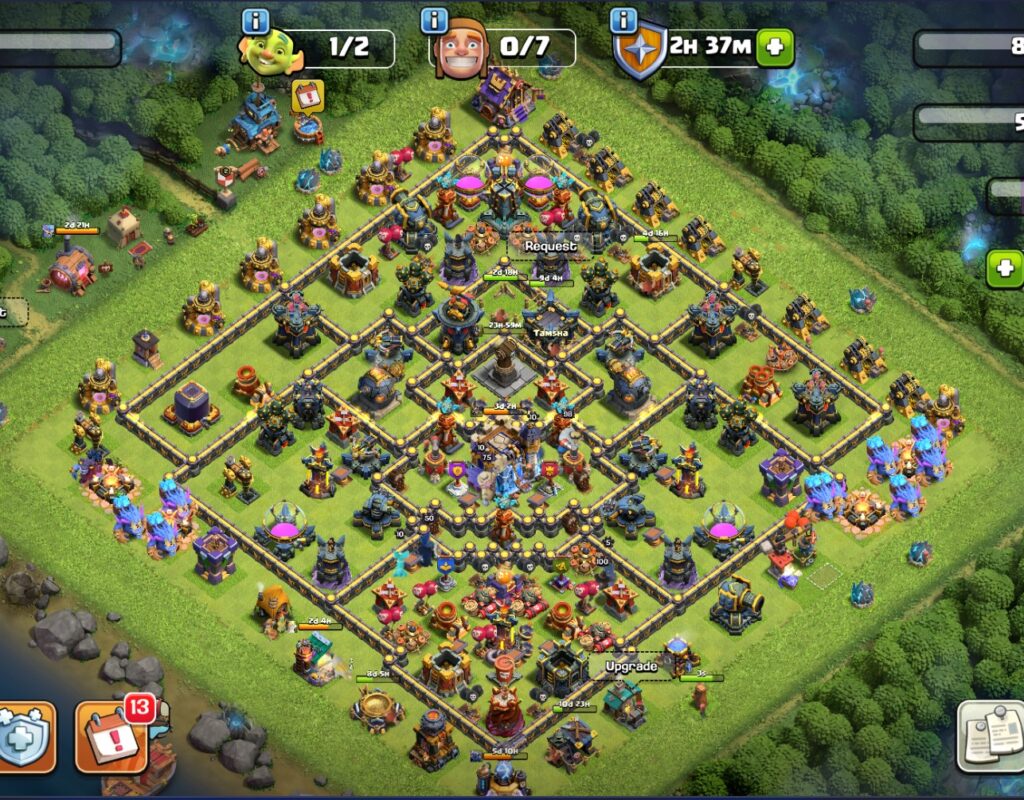Open the builders 0/7 panel
This screenshot has width=1024, height=800.
click(x=503, y=49)
